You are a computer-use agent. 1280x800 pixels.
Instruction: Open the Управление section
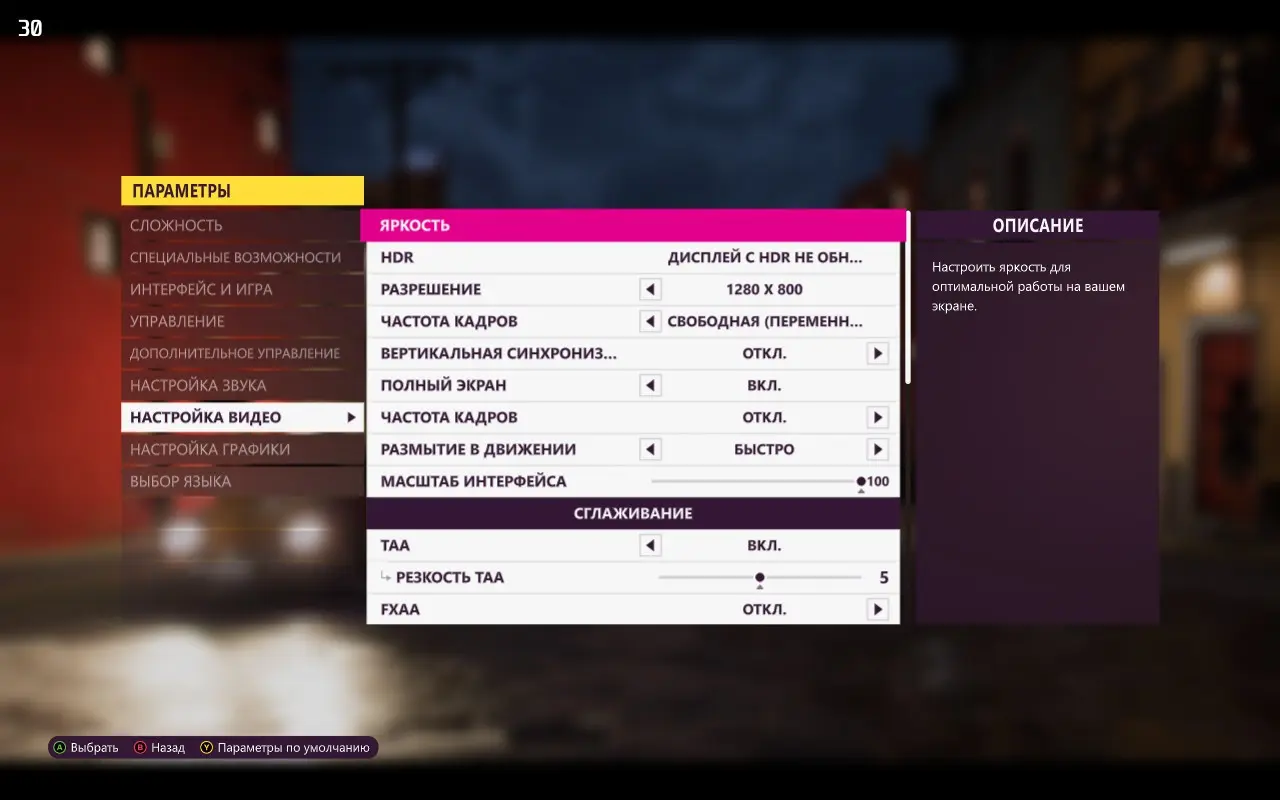pos(177,321)
